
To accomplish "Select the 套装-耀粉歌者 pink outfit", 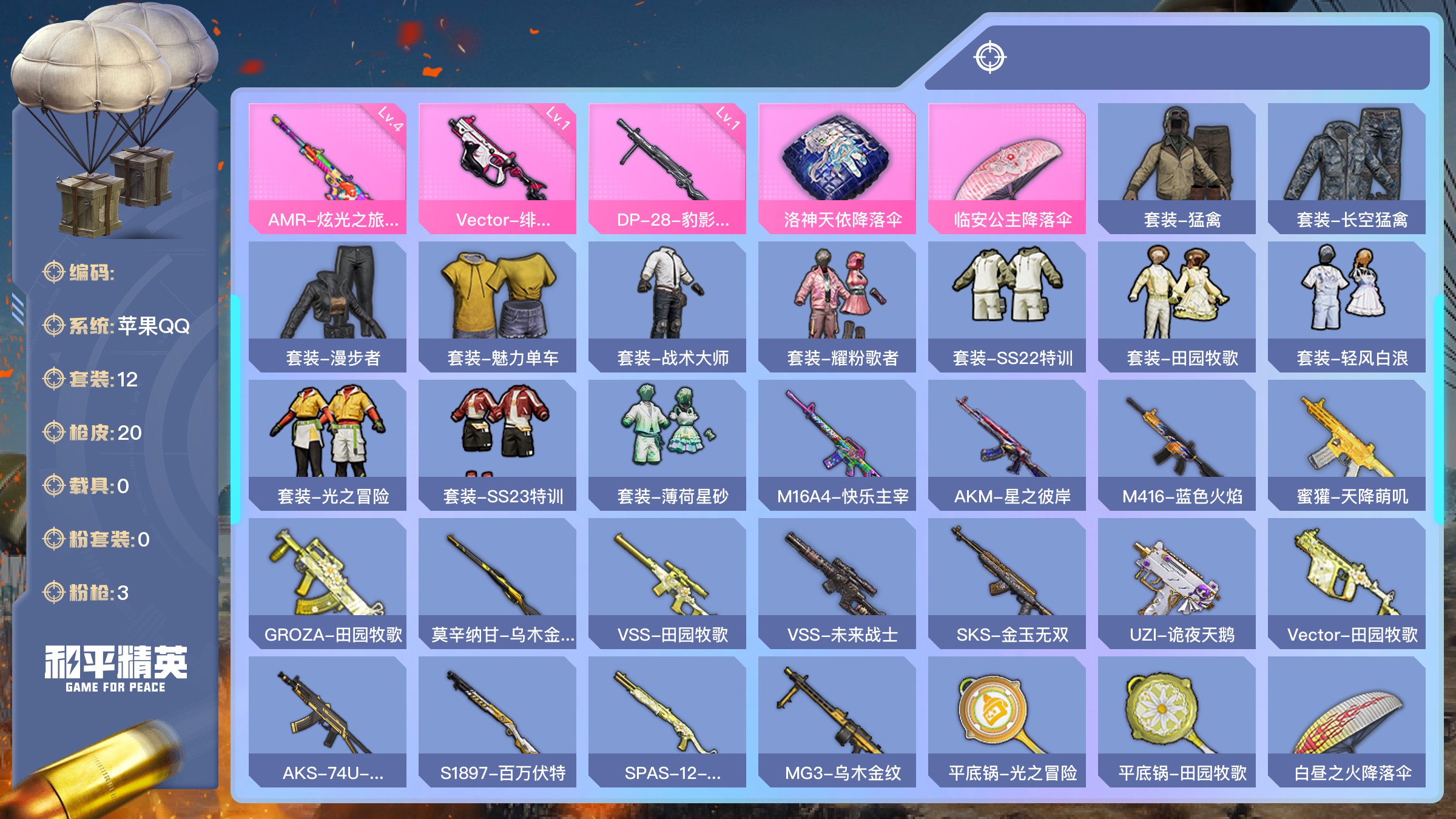I will pos(837,306).
